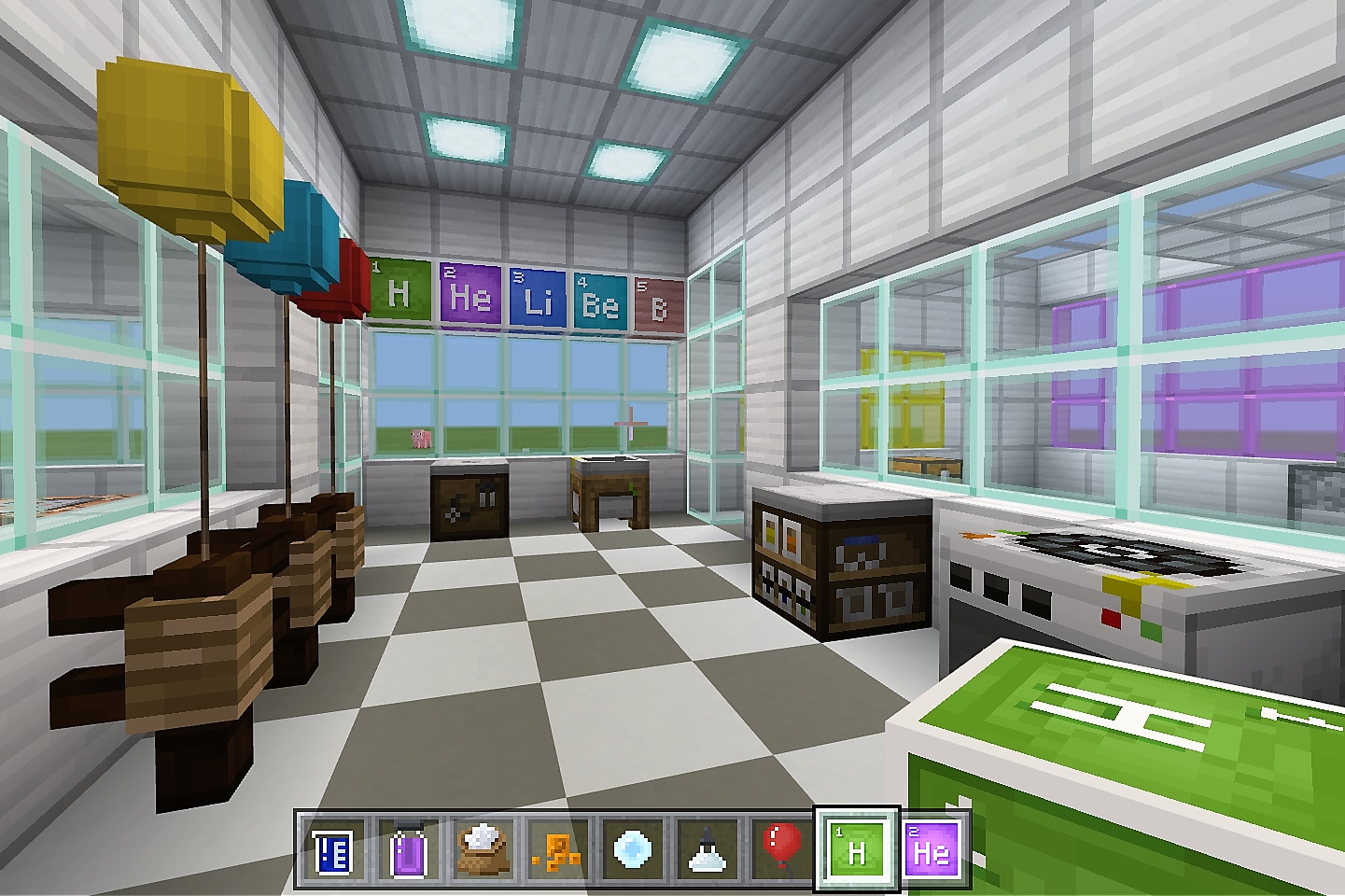This screenshot has width=1345, height=896.
Task: Choose the red balloon hotbar slot
Action: coord(781,850)
